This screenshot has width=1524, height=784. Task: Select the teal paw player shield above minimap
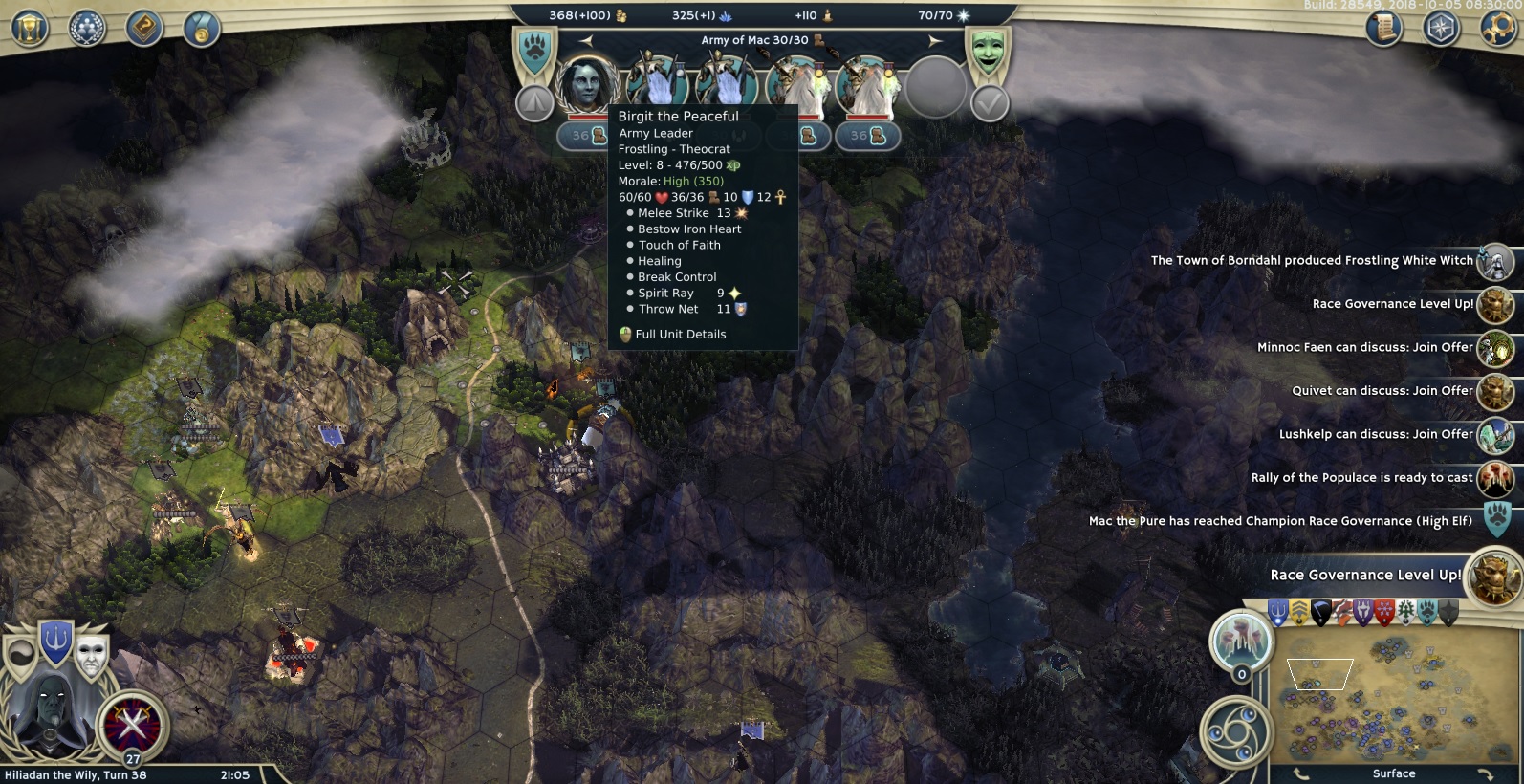pos(1426,612)
